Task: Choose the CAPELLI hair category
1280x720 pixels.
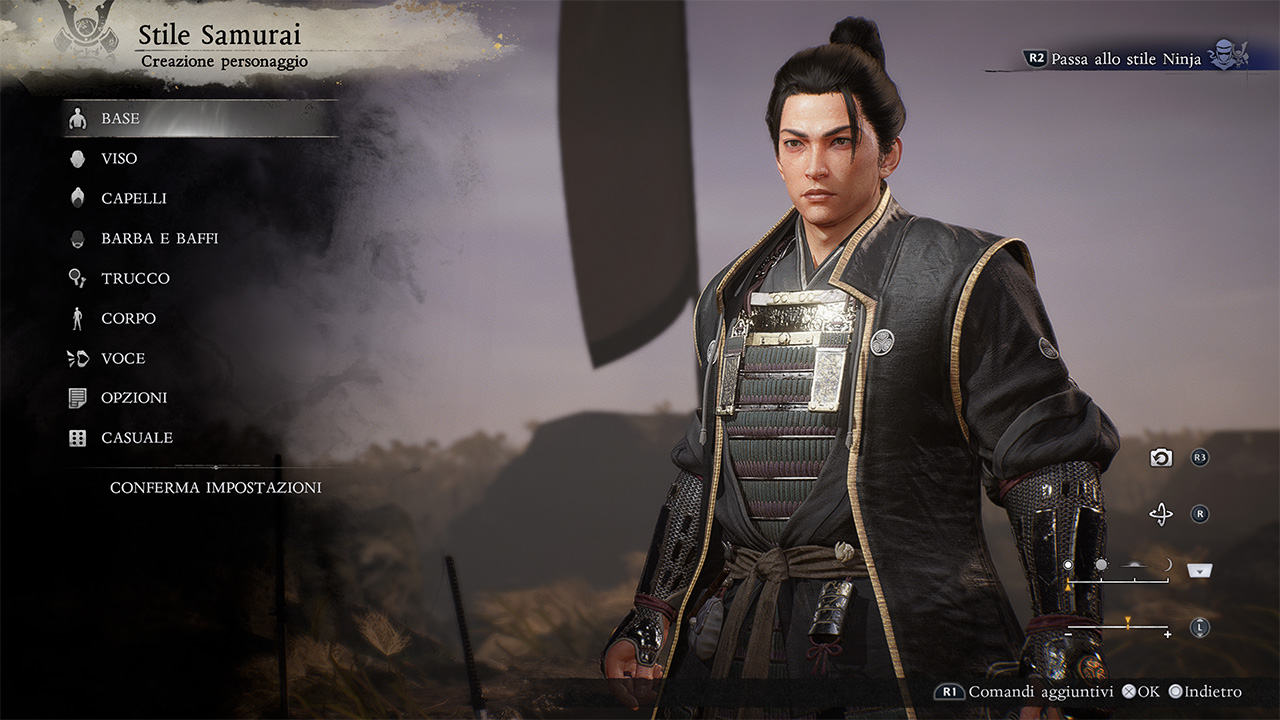Action: pos(133,199)
